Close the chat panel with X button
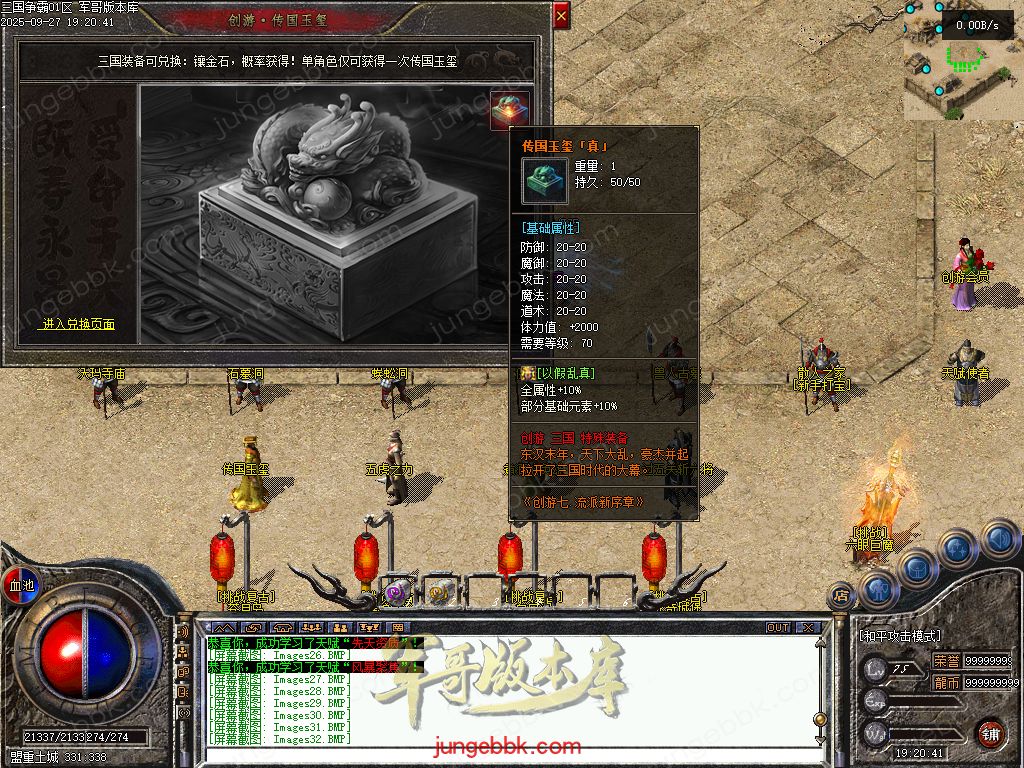The image size is (1024, 768). tap(806, 628)
